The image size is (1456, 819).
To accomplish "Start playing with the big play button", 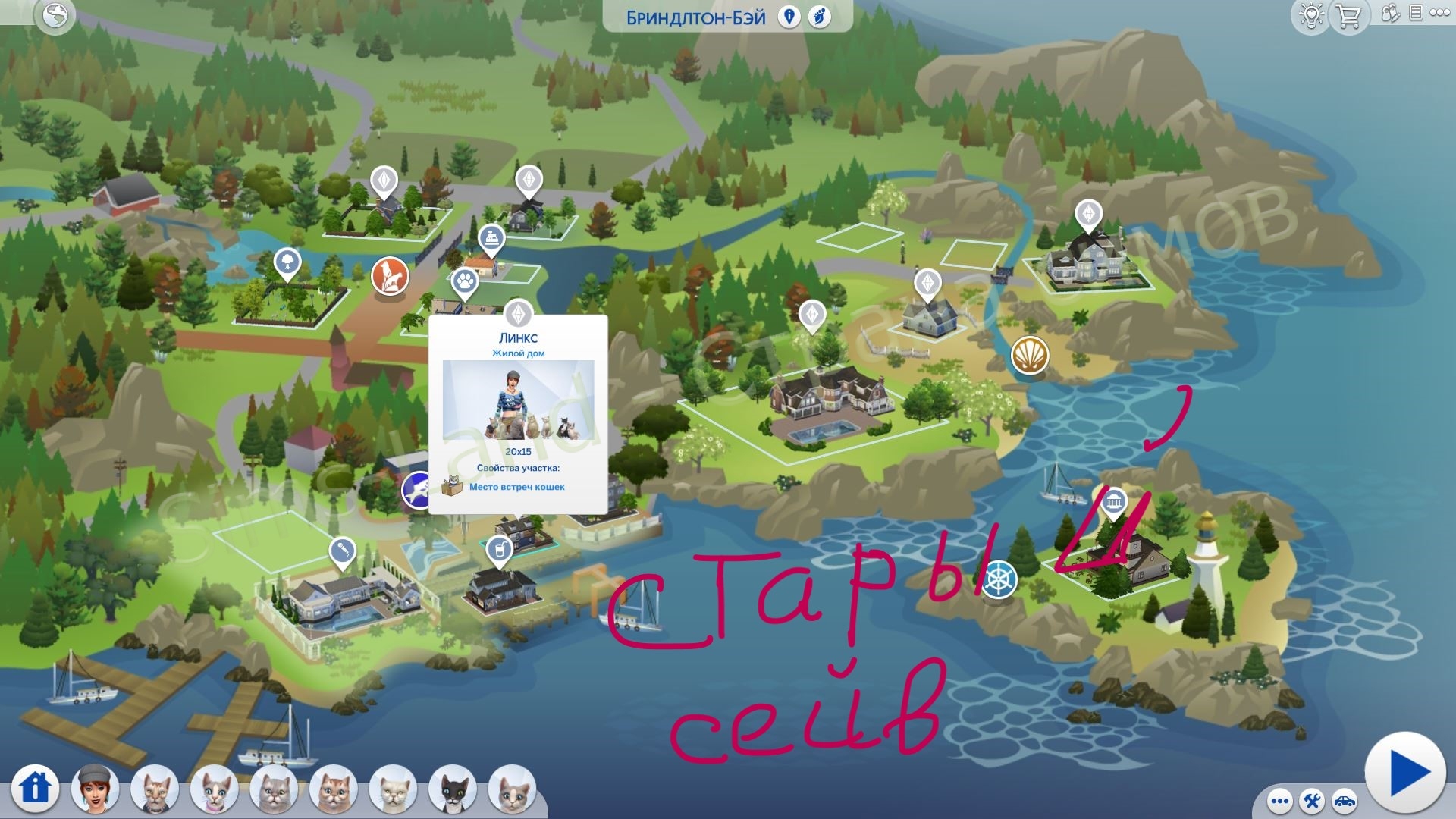I will (x=1406, y=773).
